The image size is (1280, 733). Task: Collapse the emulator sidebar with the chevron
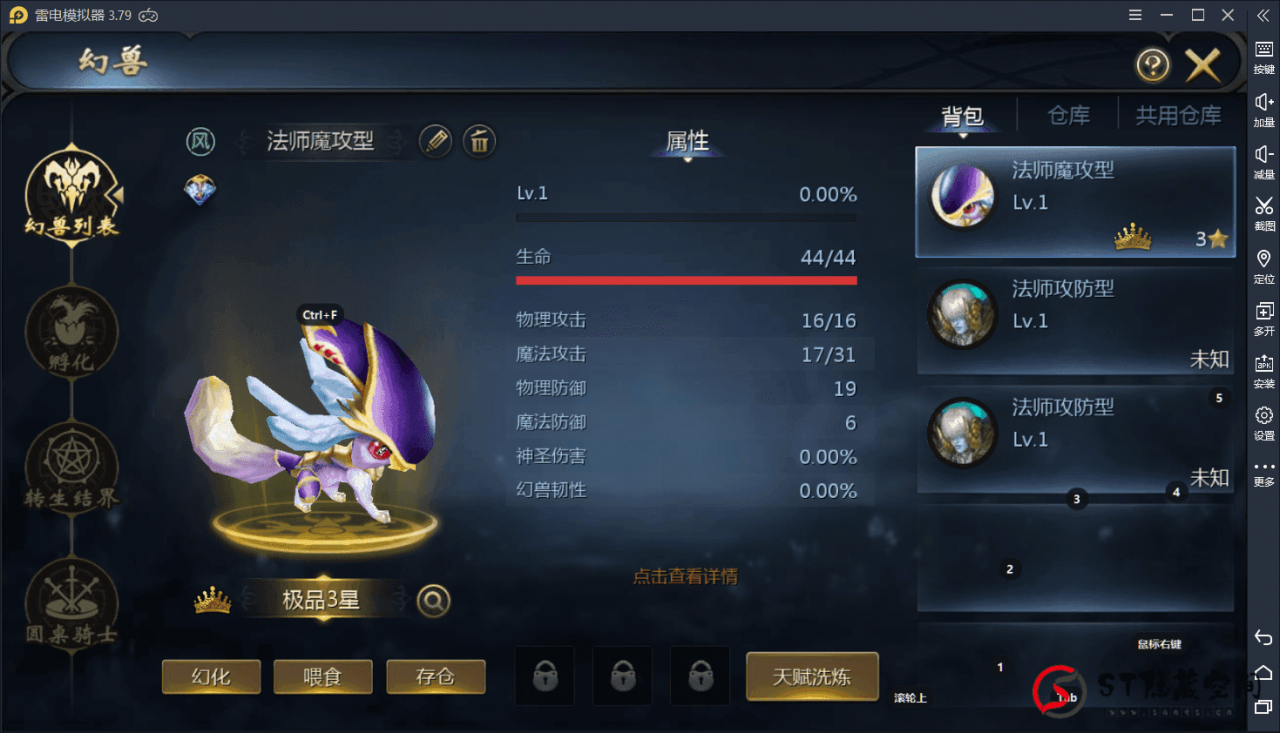click(x=1262, y=15)
